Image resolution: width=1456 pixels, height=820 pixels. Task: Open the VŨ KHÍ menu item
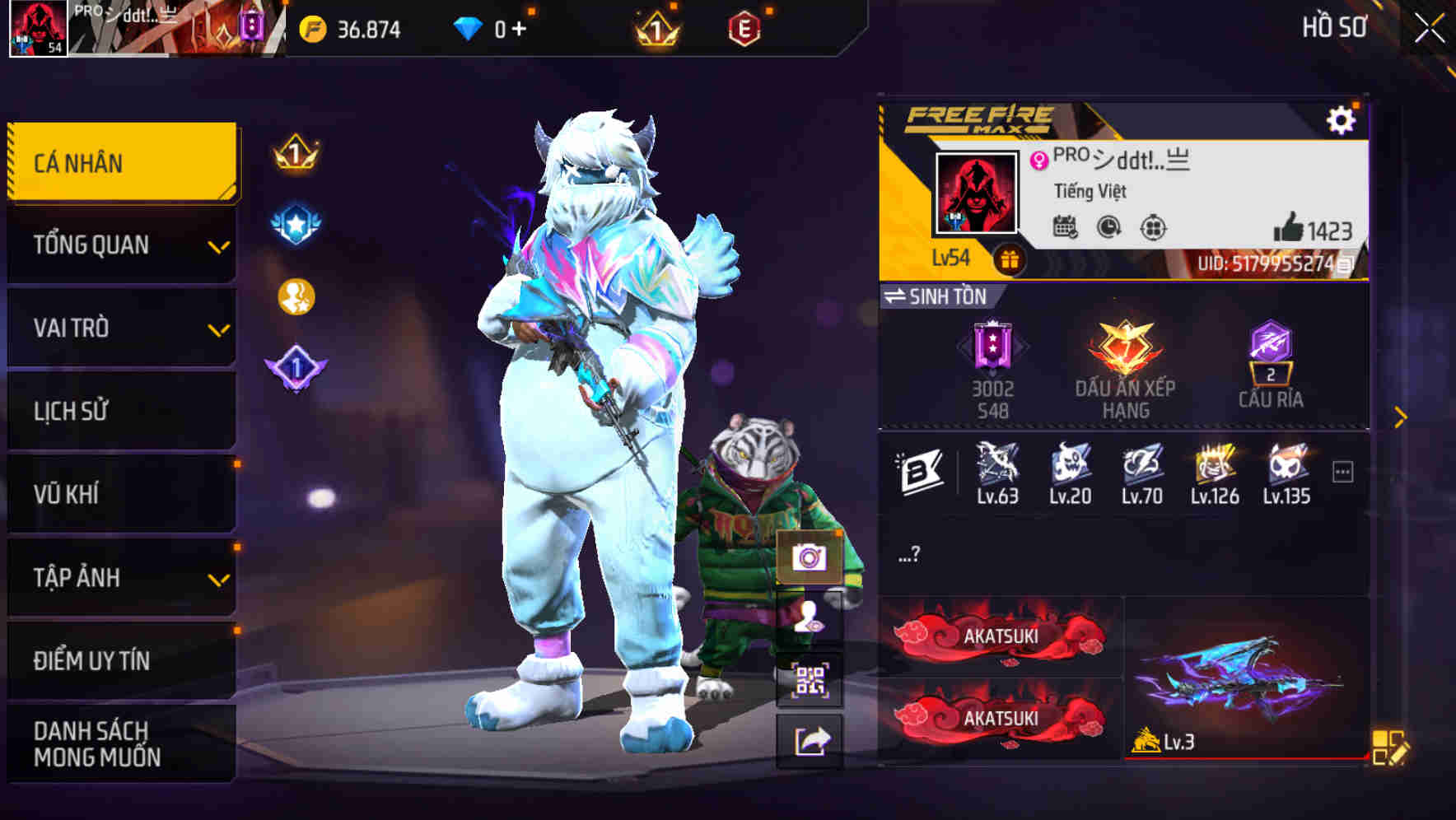point(119,494)
